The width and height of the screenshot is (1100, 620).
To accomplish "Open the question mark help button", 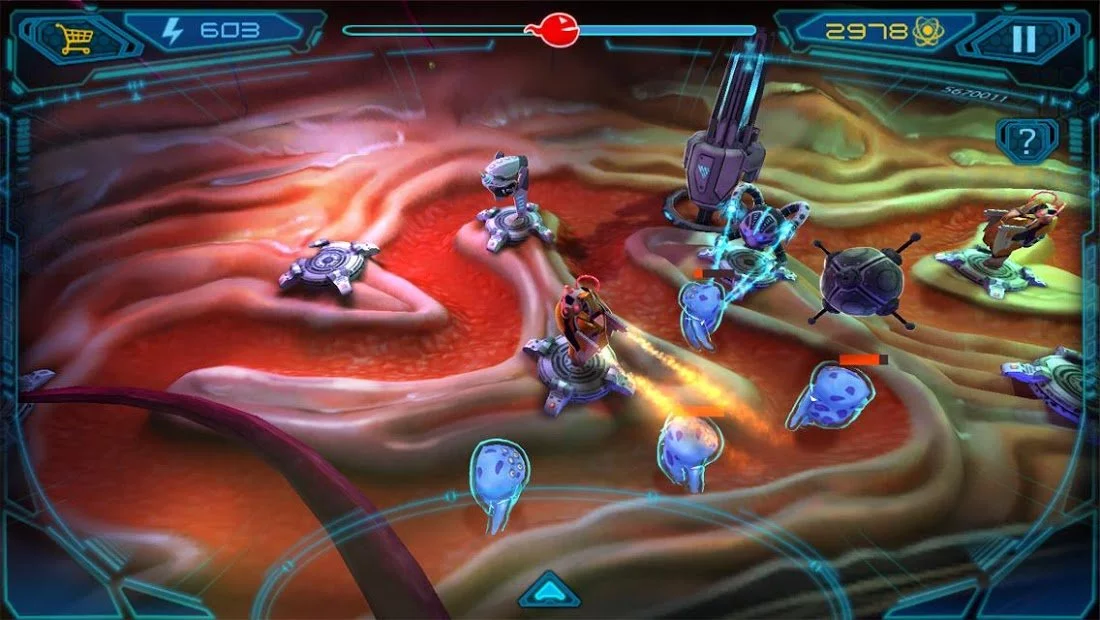I will 1027,138.
